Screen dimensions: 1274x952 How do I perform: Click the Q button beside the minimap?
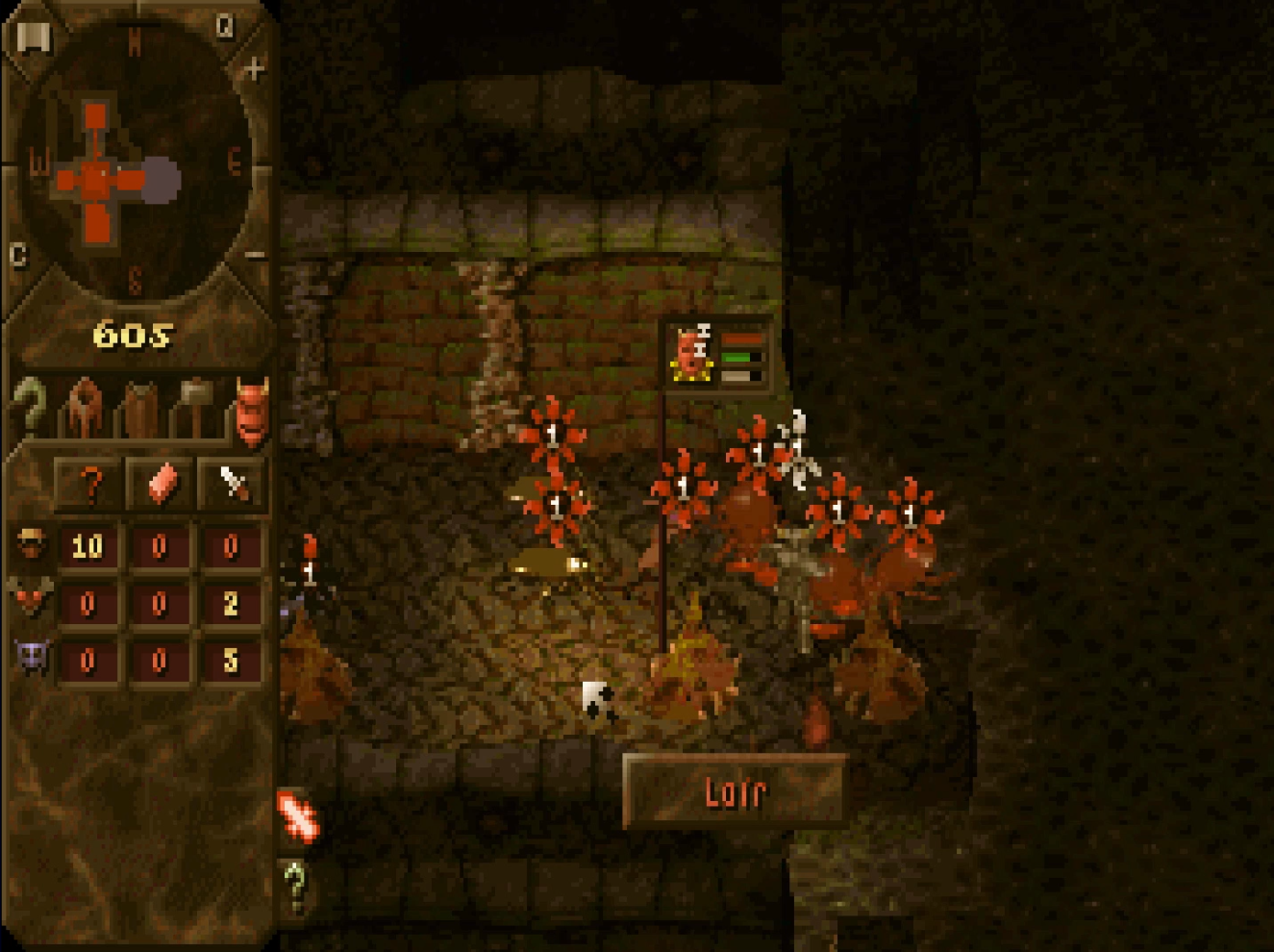224,27
